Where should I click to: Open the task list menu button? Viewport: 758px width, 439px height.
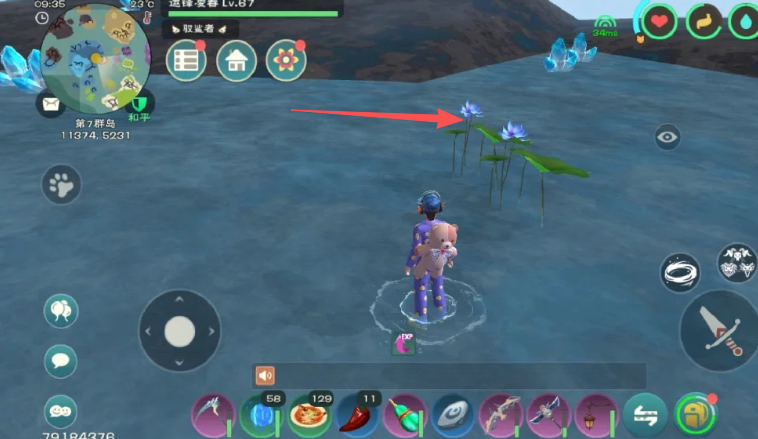185,61
